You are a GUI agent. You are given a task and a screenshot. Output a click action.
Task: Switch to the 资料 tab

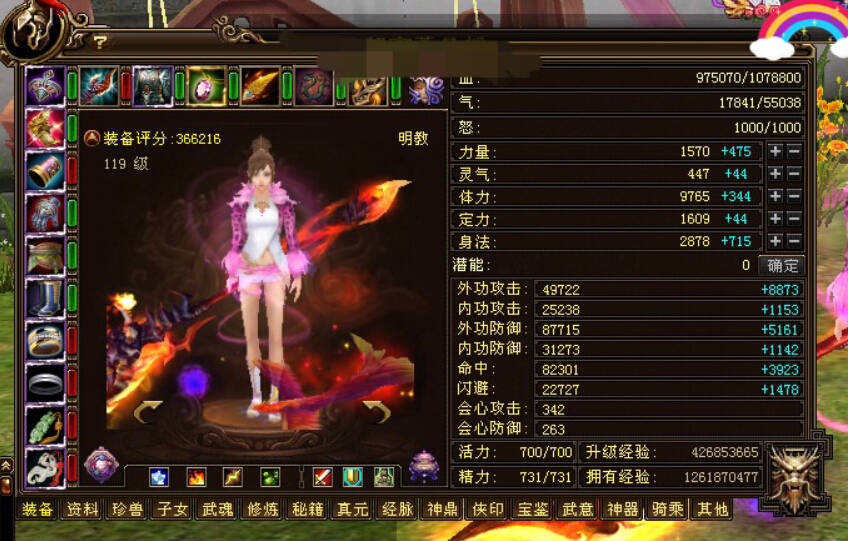[82, 509]
